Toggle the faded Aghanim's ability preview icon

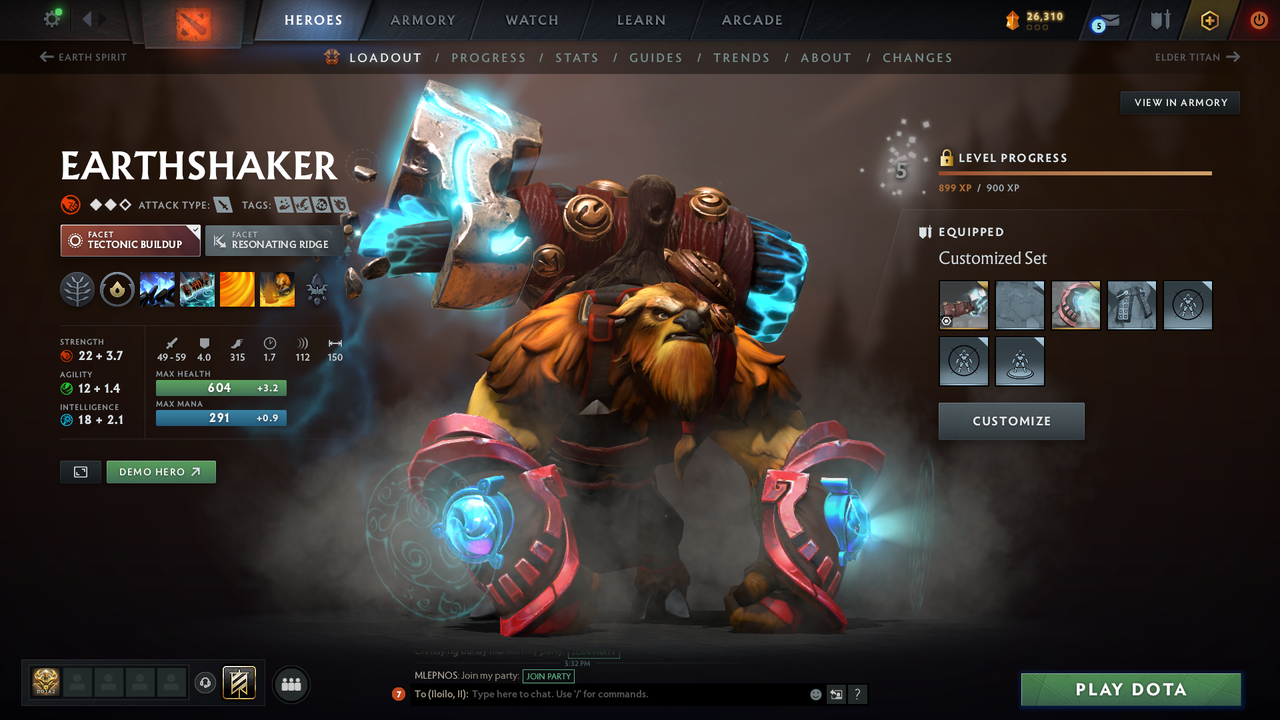318,289
